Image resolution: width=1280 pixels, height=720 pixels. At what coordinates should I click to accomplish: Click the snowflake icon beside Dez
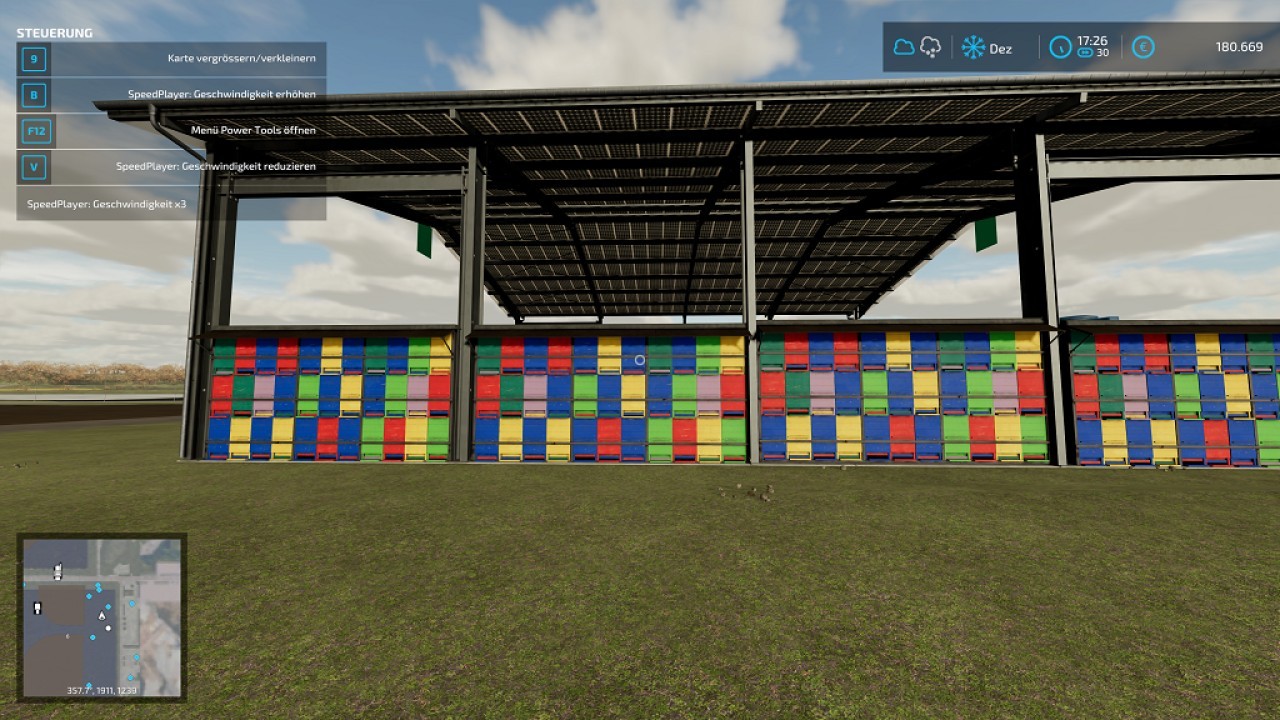[x=972, y=49]
